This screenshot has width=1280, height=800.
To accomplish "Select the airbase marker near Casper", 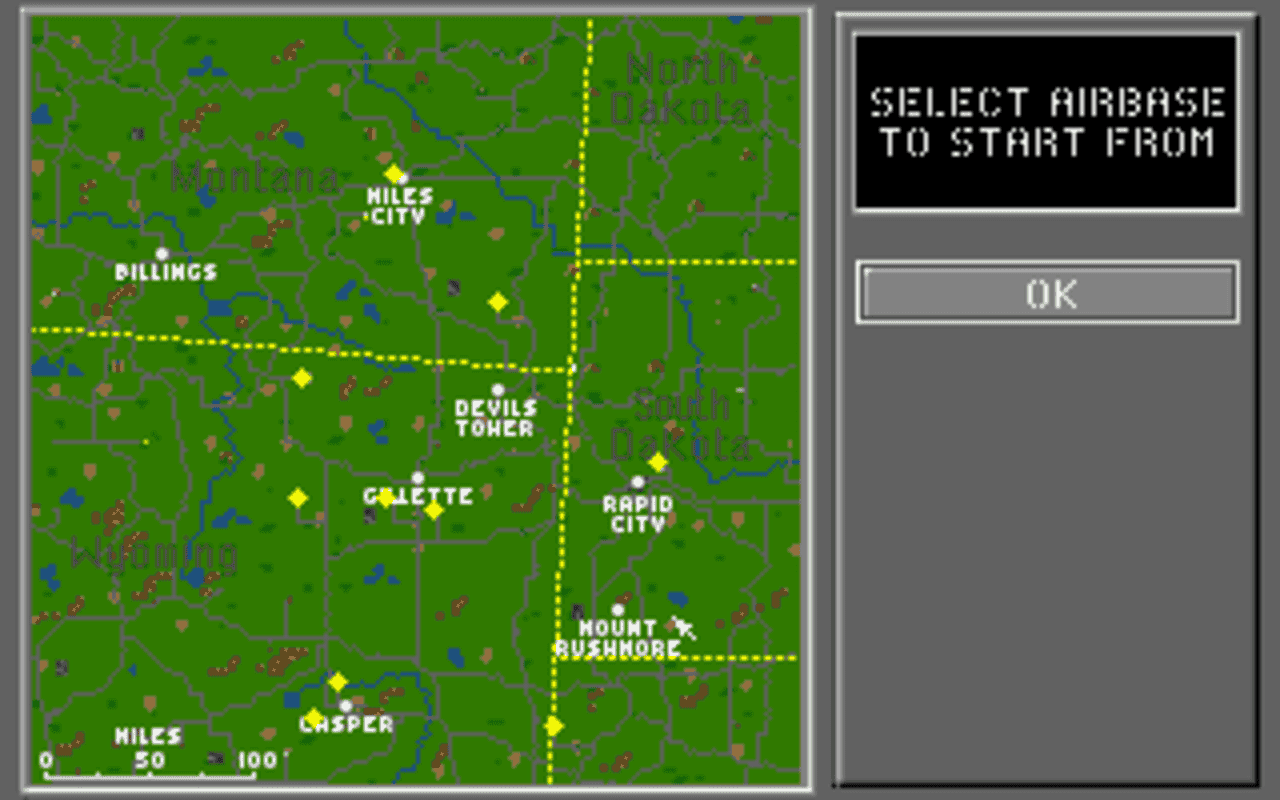I will [x=338, y=680].
